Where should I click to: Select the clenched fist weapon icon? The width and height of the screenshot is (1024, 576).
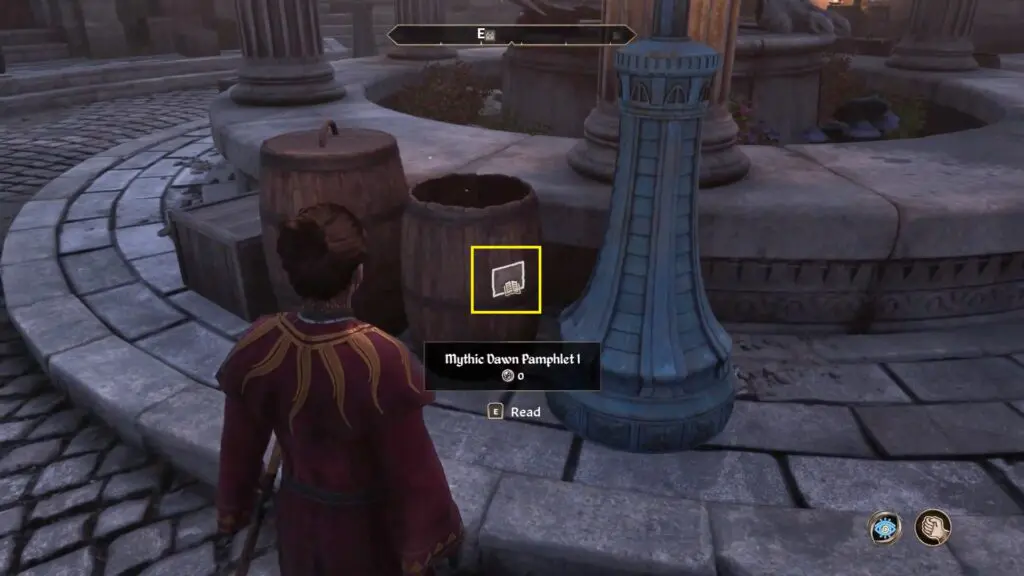[932, 527]
